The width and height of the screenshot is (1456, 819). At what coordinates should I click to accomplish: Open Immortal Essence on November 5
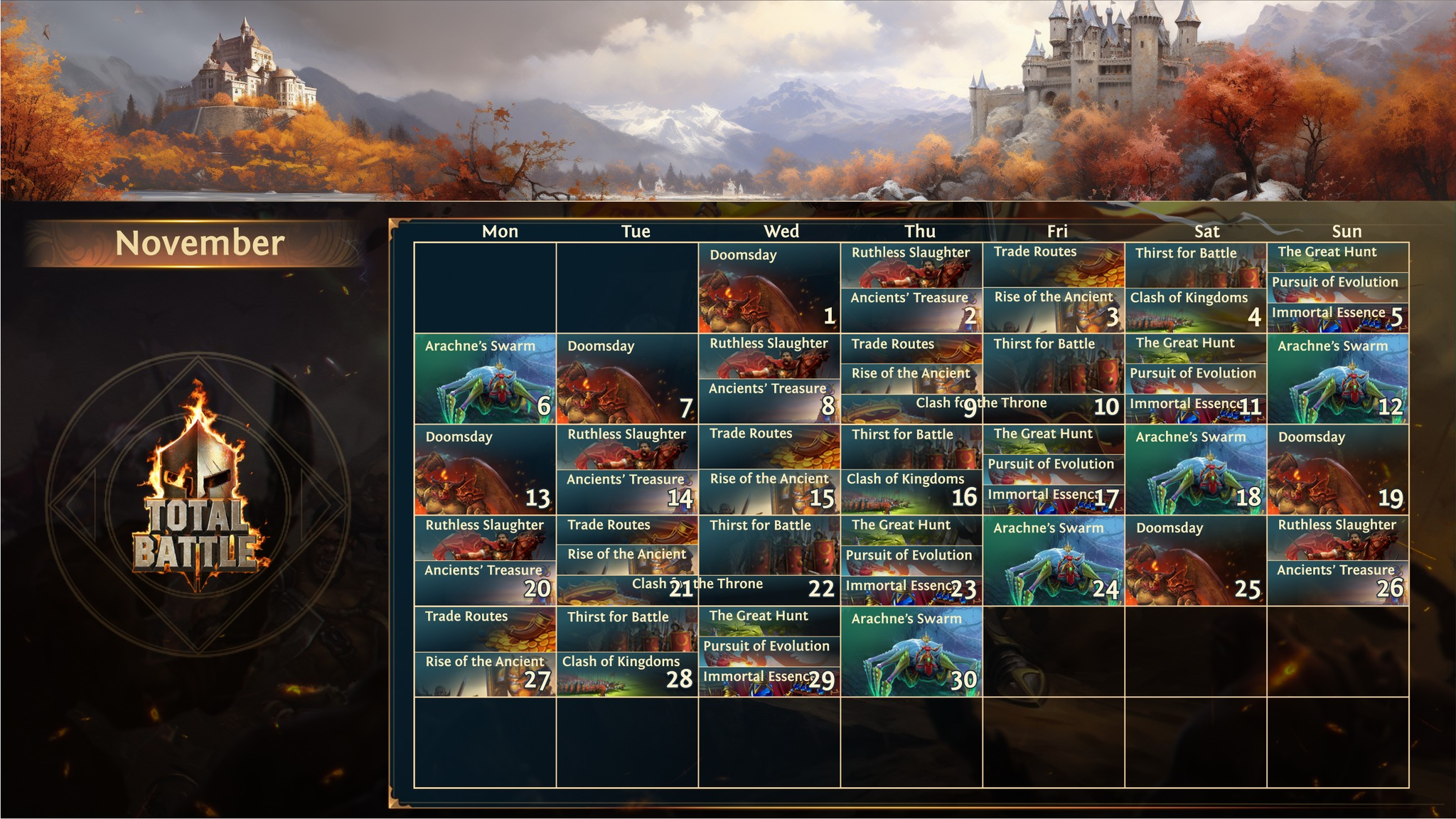(x=1328, y=318)
